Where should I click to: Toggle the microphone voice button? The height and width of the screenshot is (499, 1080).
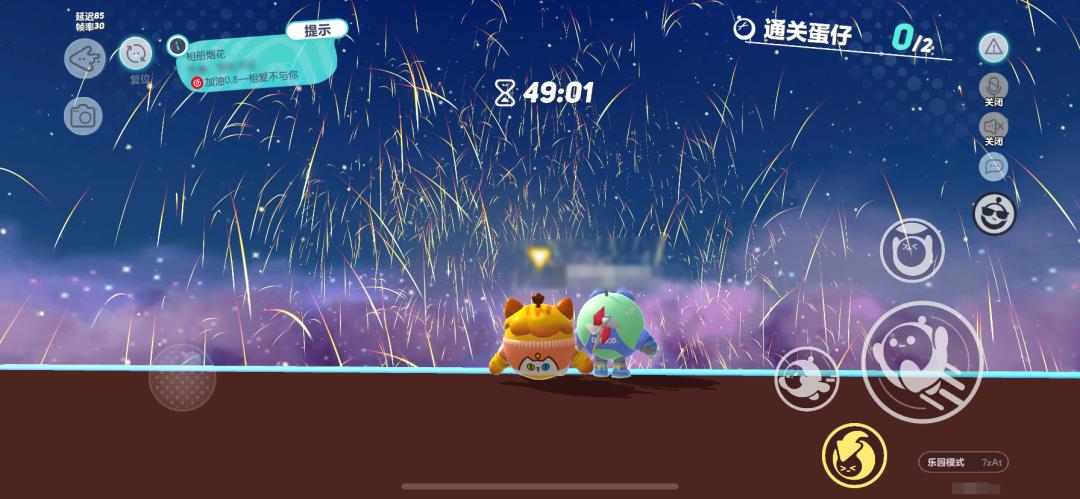[x=993, y=86]
